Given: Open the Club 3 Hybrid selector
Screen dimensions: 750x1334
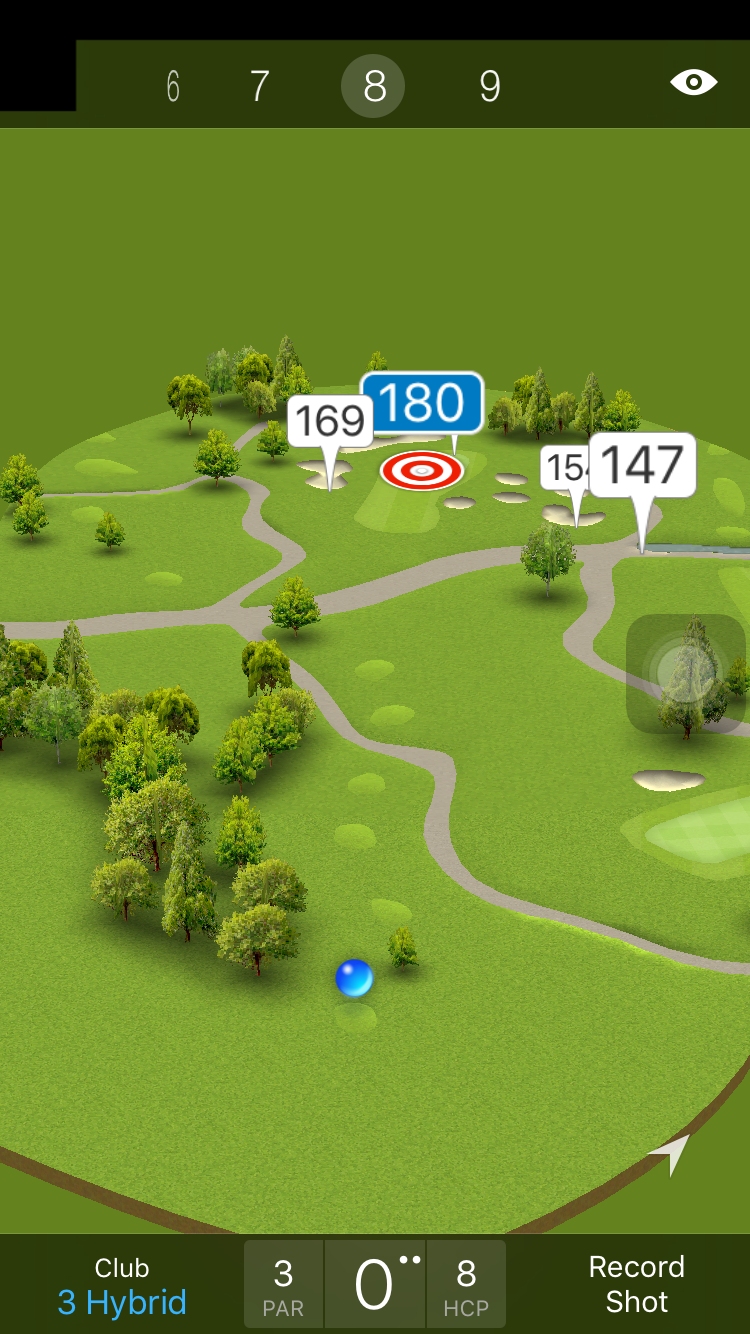Looking at the screenshot, I should coord(122,1285).
